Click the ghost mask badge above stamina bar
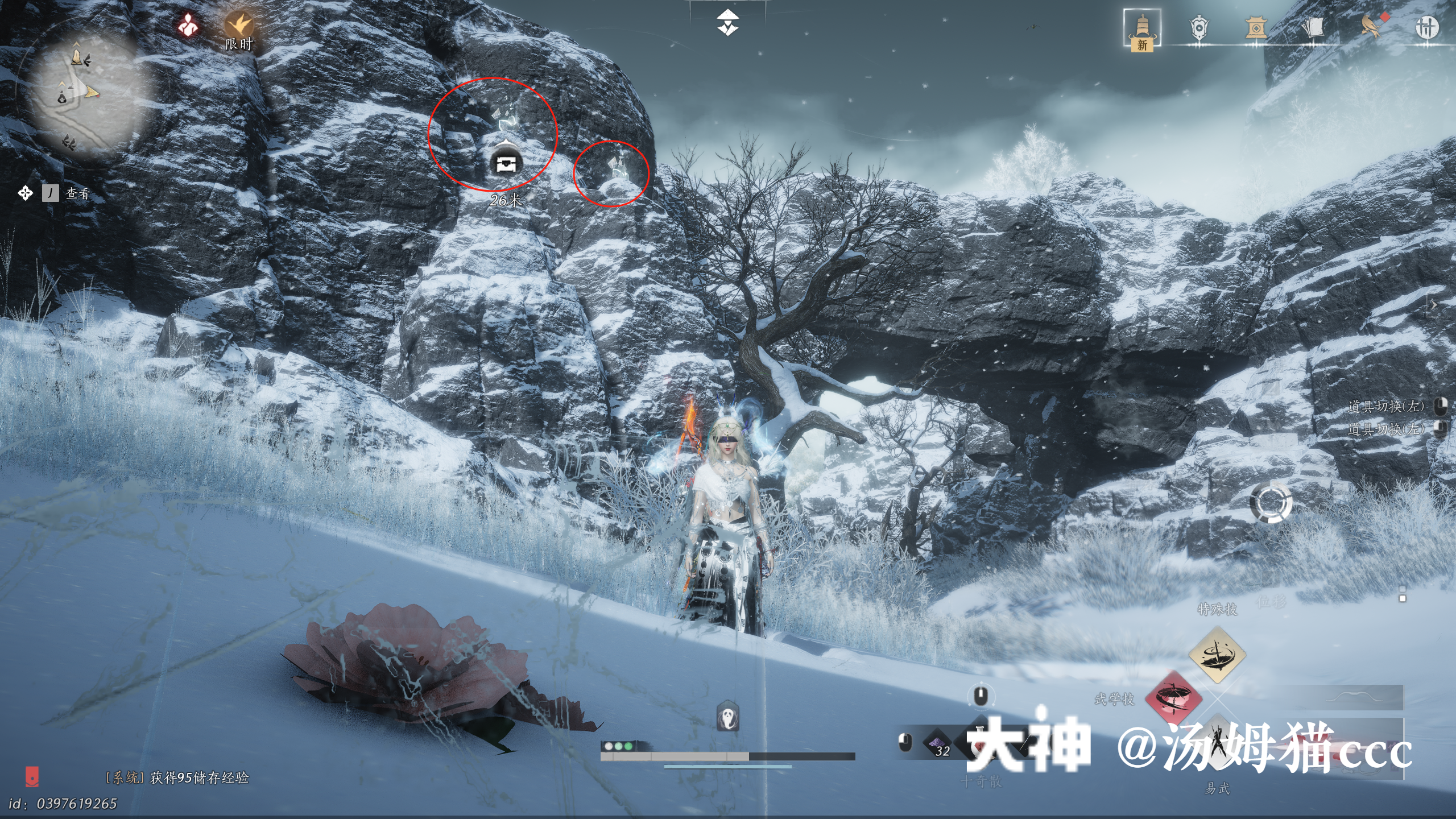The width and height of the screenshot is (1456, 819). pyautogui.click(x=727, y=717)
